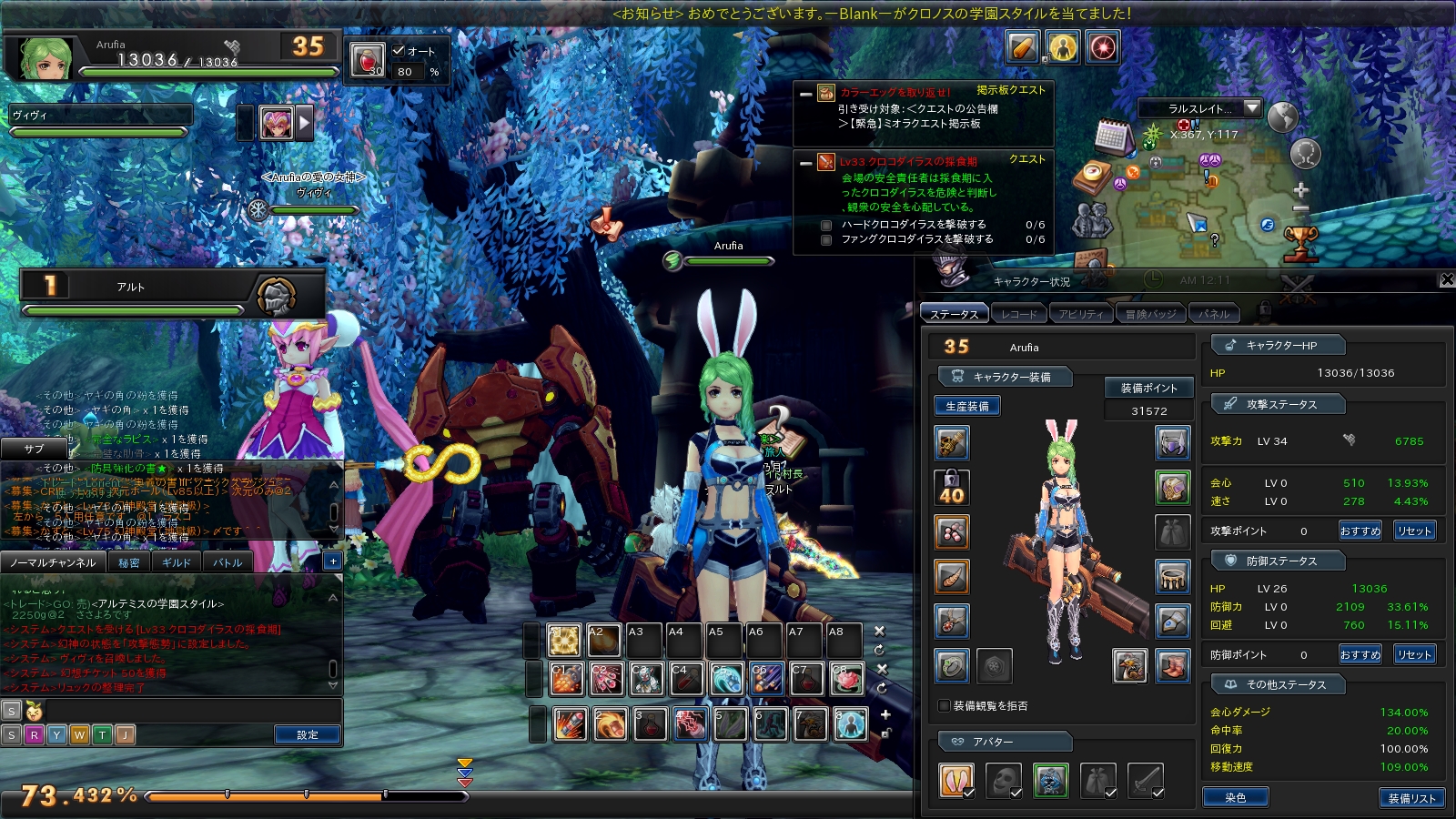
Task: Open the 染色 dye button
Action: tap(1235, 798)
